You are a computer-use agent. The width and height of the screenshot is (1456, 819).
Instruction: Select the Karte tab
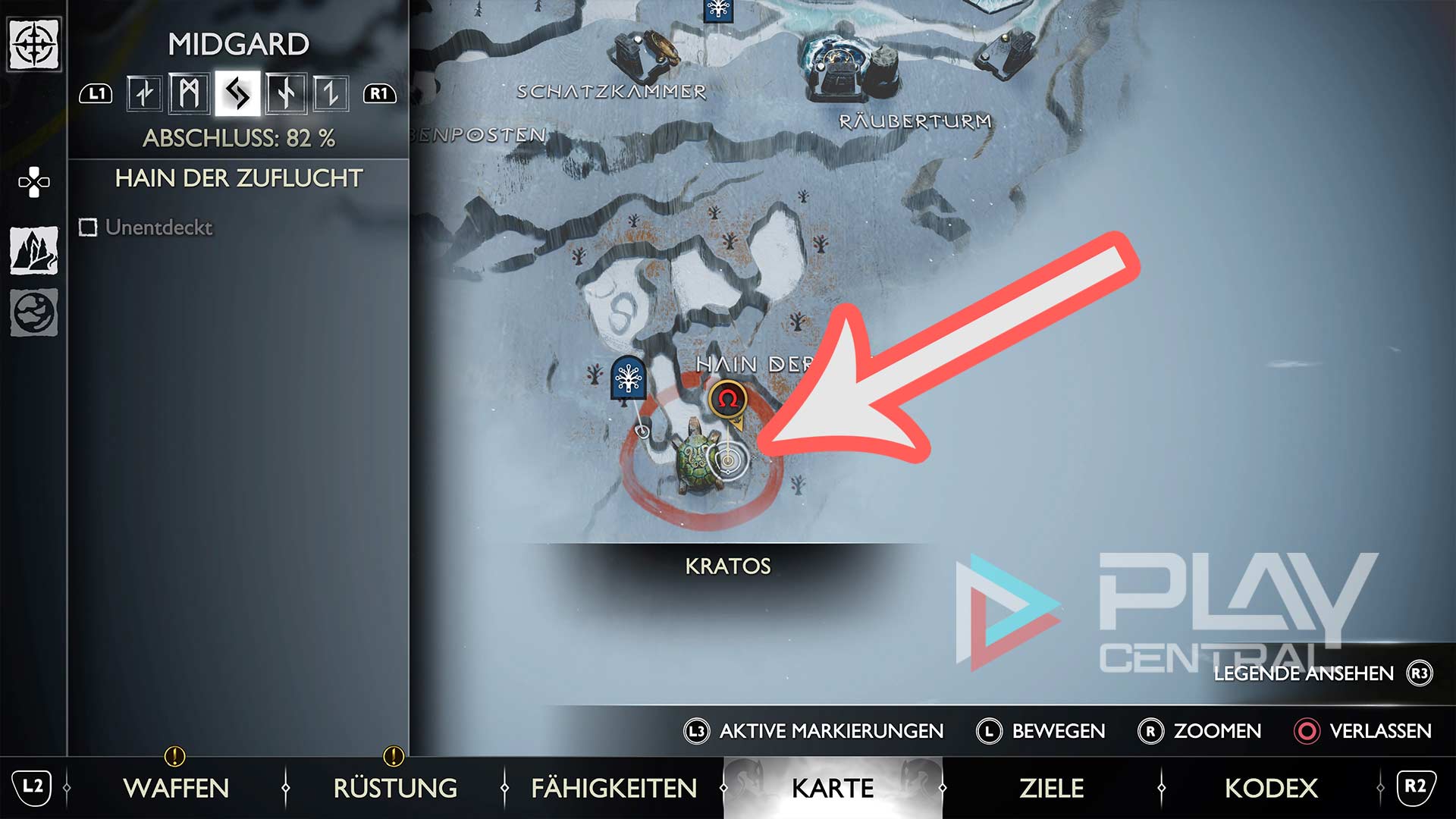click(x=833, y=788)
